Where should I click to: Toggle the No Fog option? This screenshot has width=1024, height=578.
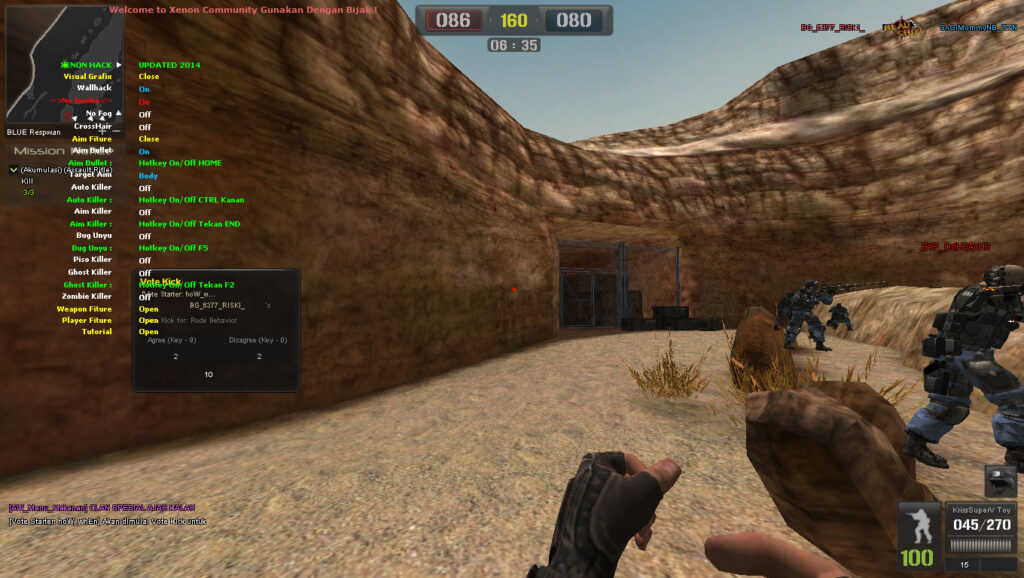point(98,114)
